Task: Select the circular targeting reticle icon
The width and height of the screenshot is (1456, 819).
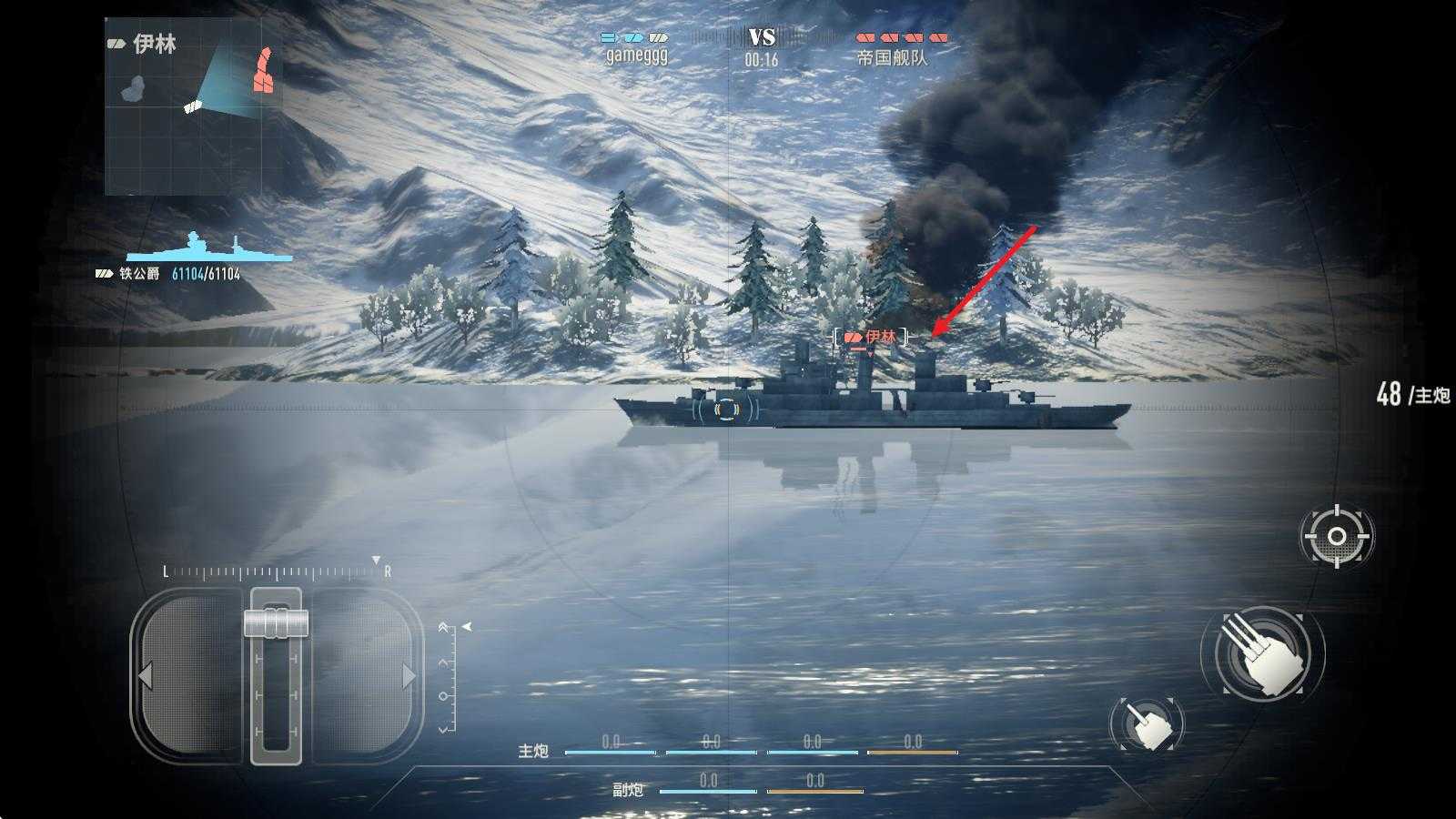Action: 1335,536
